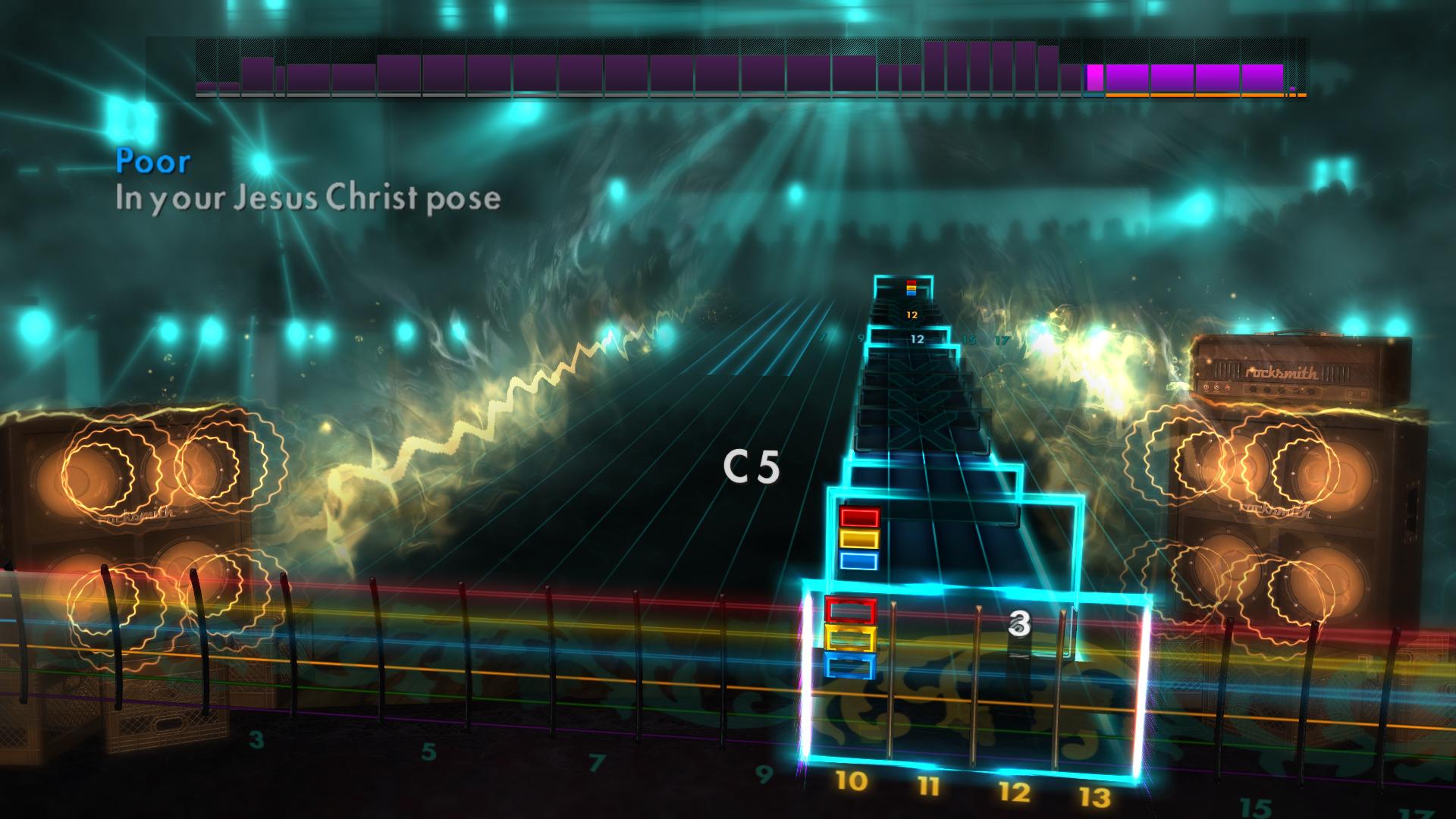Select the Poor performance rating label

(152, 161)
